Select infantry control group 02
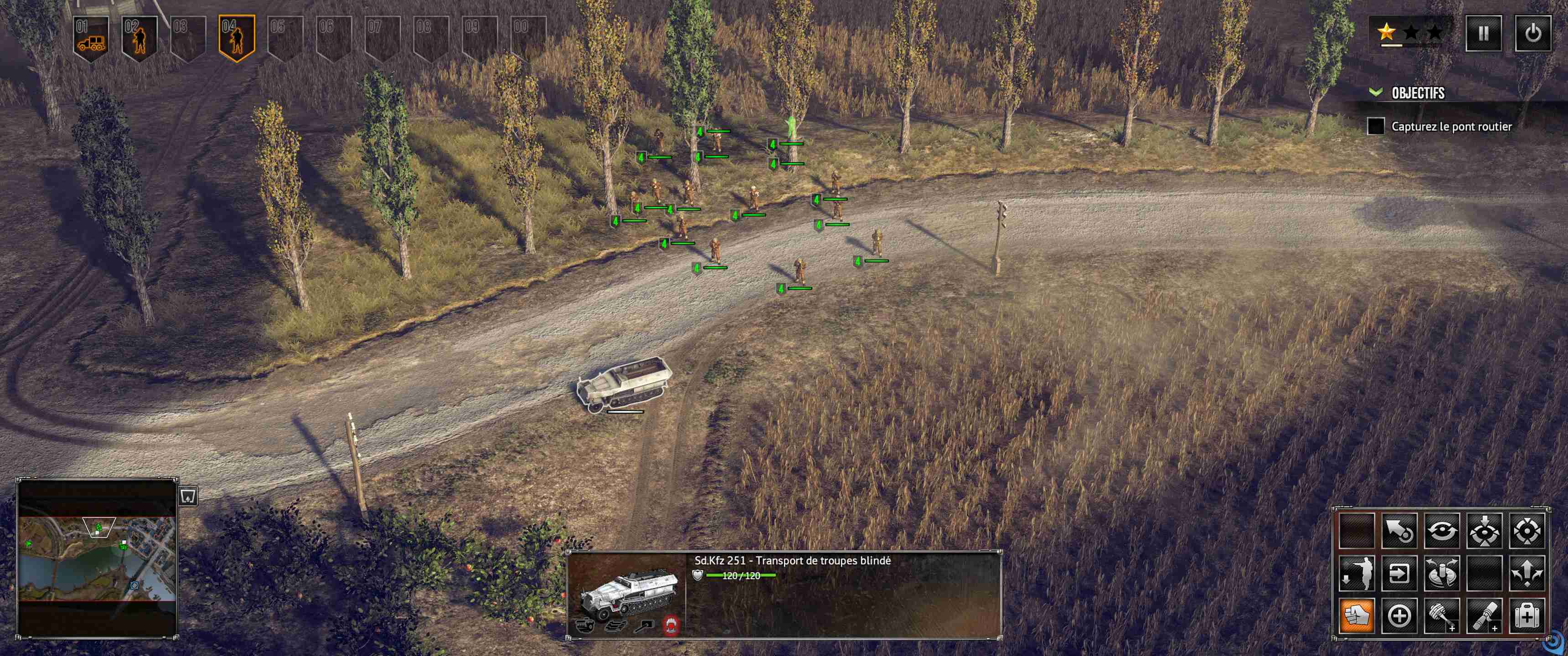Viewport: 1568px width, 656px height. 139,39
